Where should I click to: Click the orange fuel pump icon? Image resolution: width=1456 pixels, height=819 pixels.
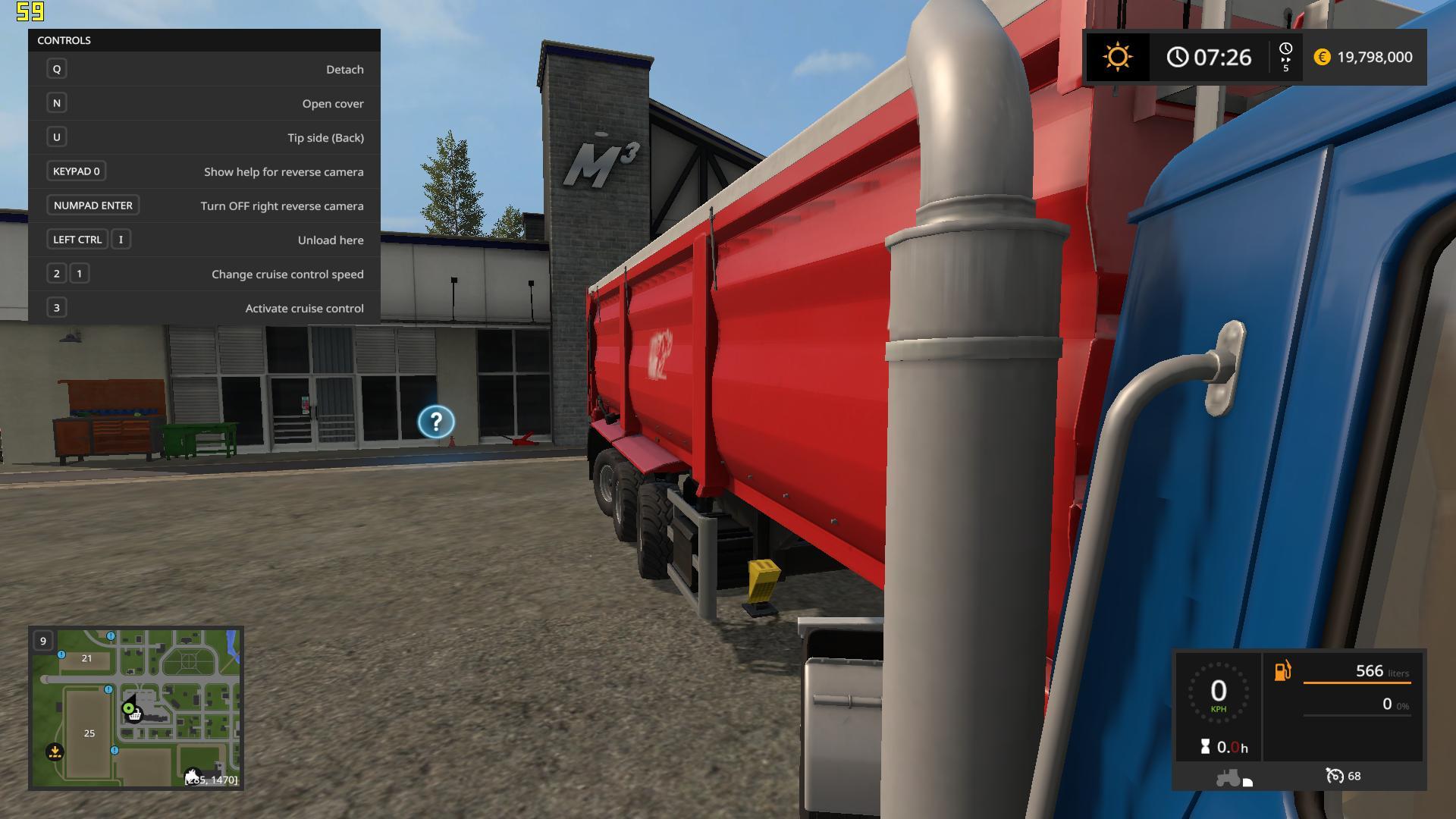click(1282, 671)
